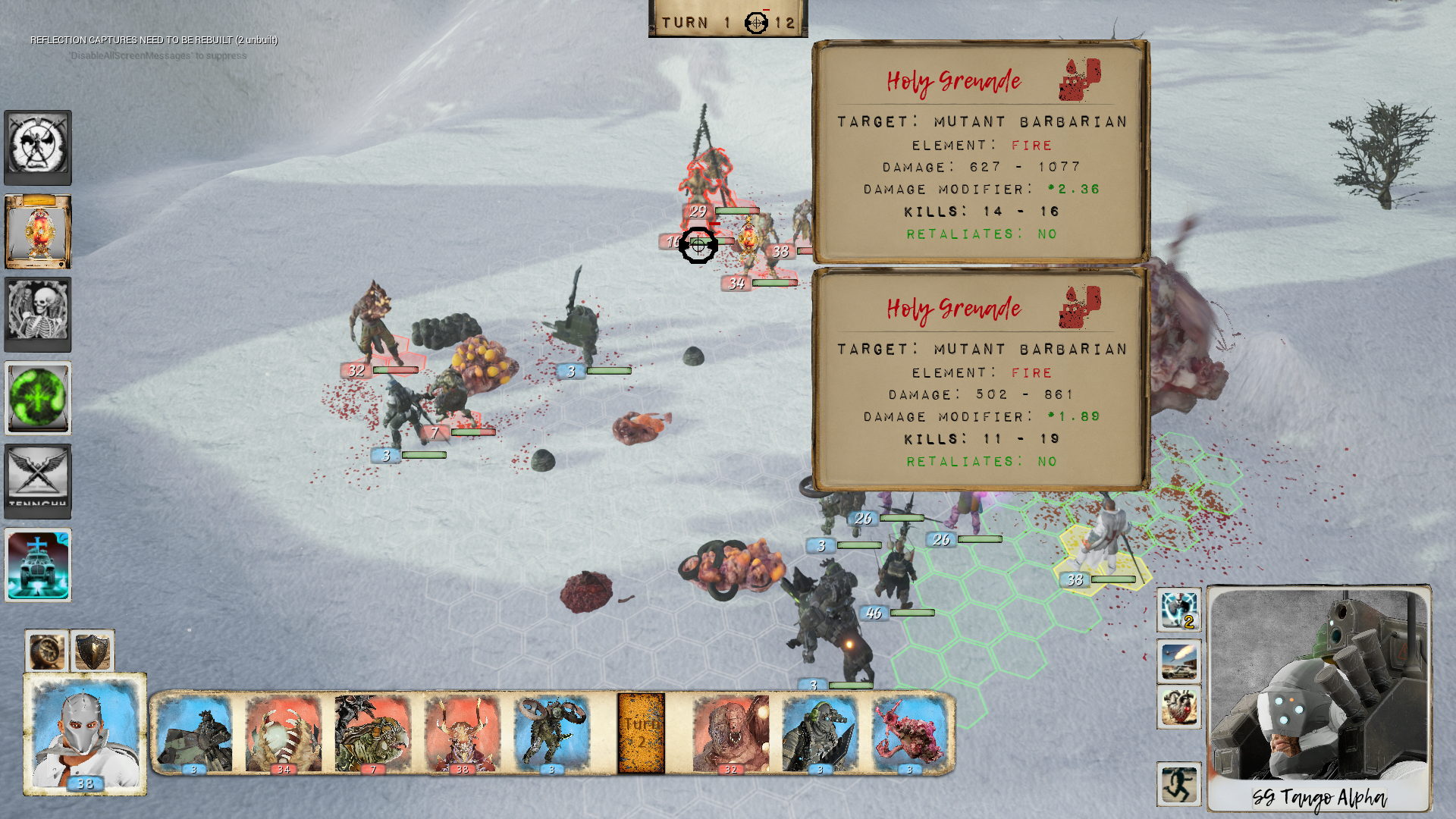Activate the mechanical heart skill
This screenshot has width=1456, height=819.
point(1178,707)
